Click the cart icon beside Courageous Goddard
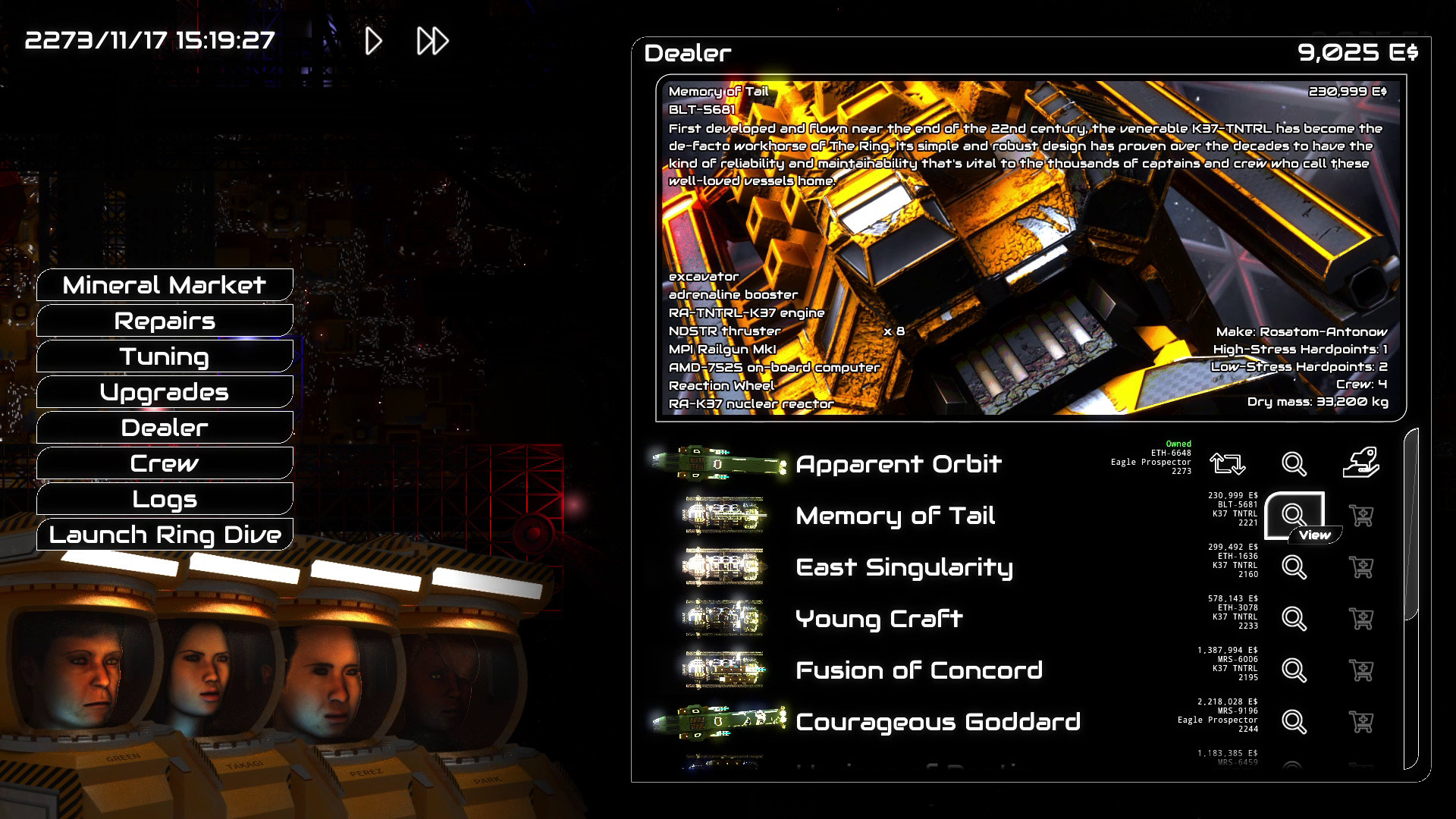Viewport: 1456px width, 819px height. [x=1363, y=721]
